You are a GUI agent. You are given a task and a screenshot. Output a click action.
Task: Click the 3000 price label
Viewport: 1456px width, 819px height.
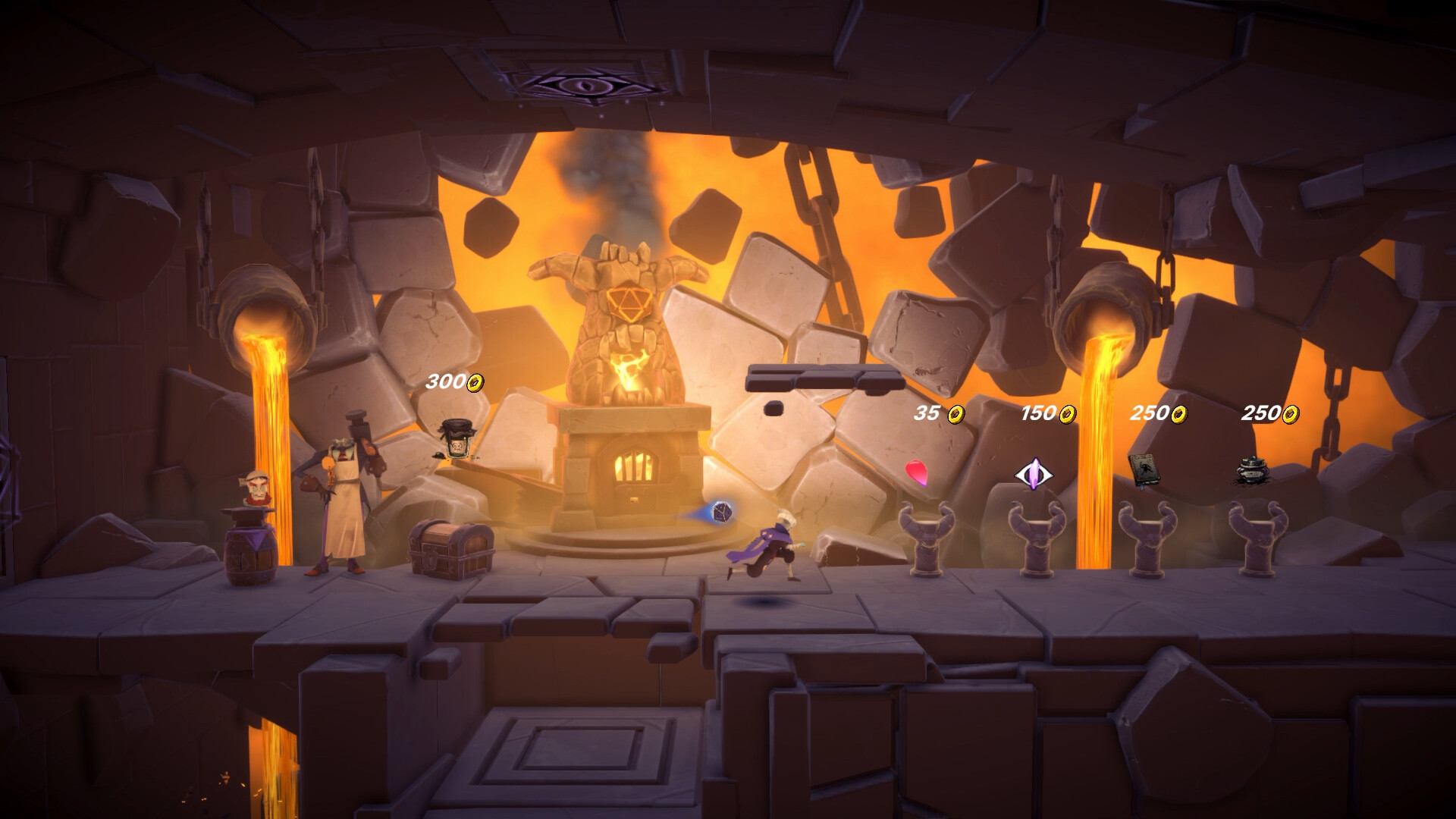click(x=447, y=384)
